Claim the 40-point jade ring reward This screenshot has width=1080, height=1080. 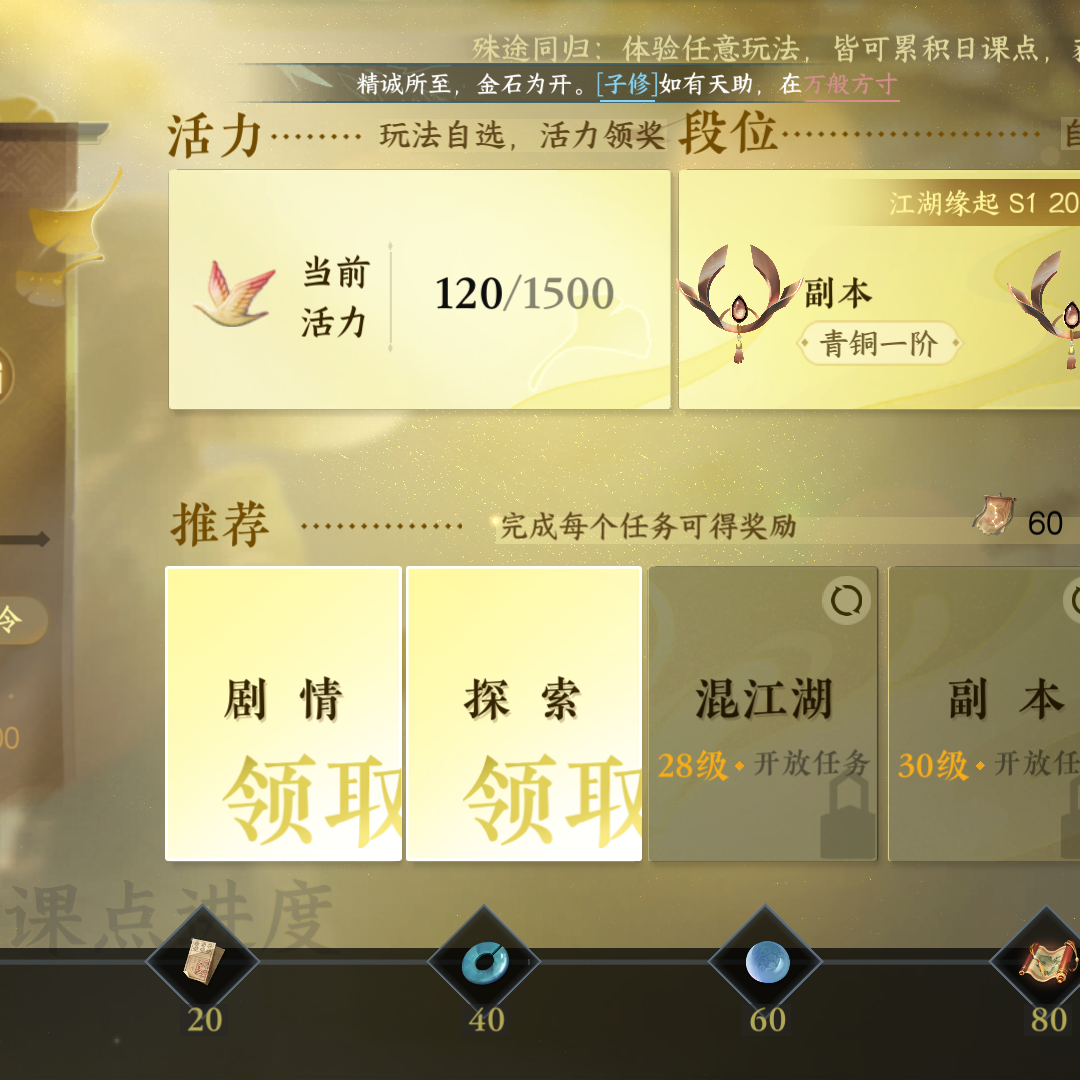(x=485, y=962)
